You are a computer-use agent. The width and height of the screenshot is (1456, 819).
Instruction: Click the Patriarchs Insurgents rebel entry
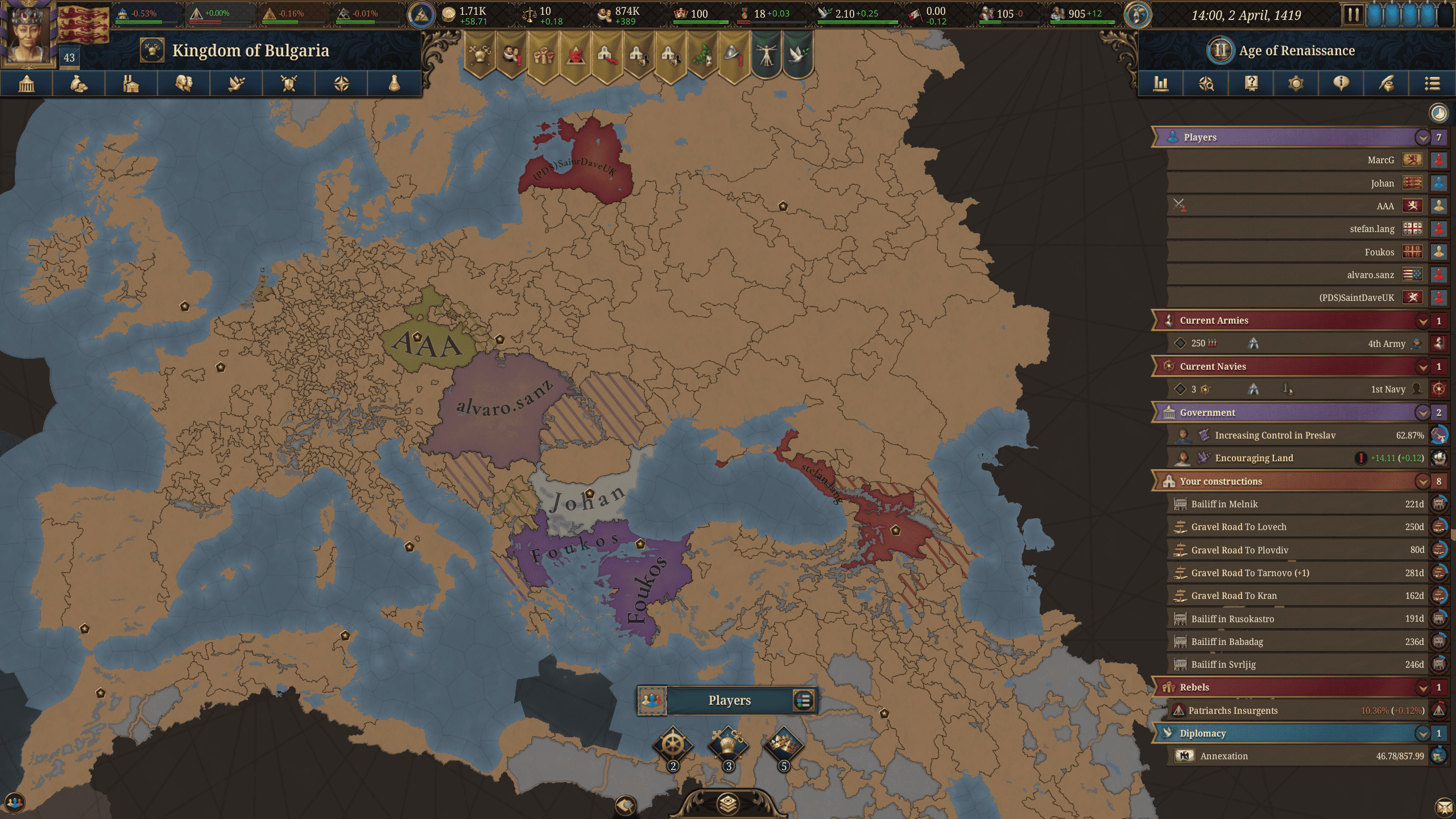(1232, 711)
